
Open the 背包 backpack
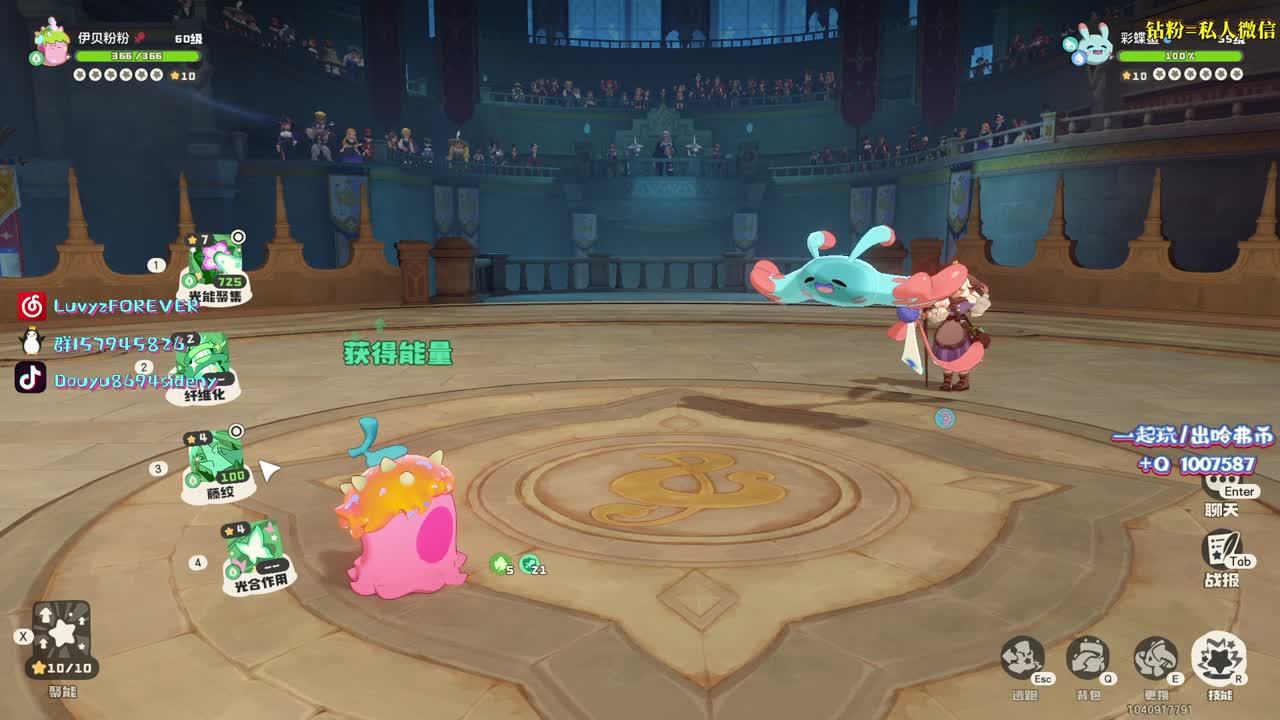pyautogui.click(x=1087, y=659)
